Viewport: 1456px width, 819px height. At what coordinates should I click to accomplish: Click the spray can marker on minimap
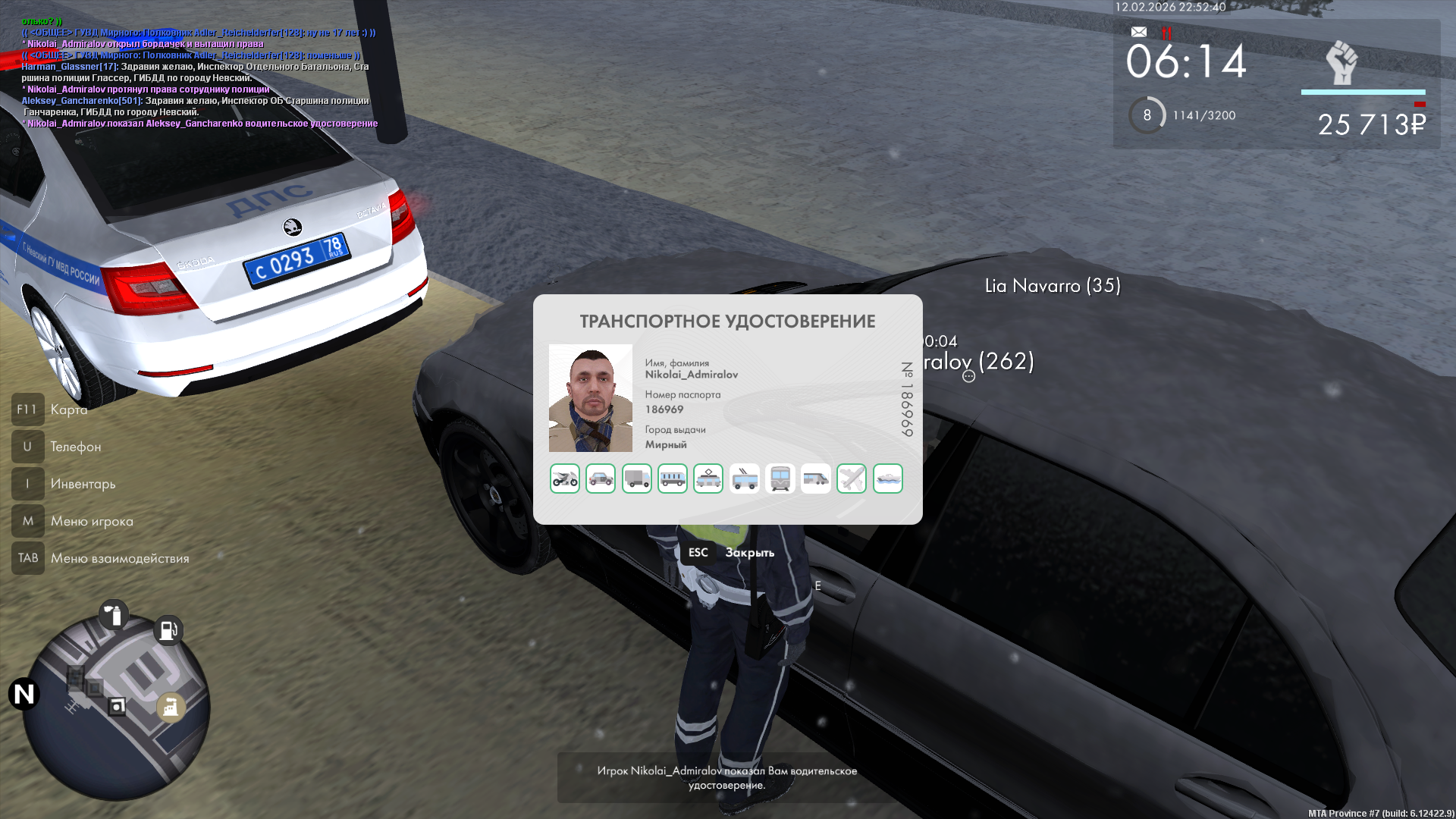coord(115,615)
